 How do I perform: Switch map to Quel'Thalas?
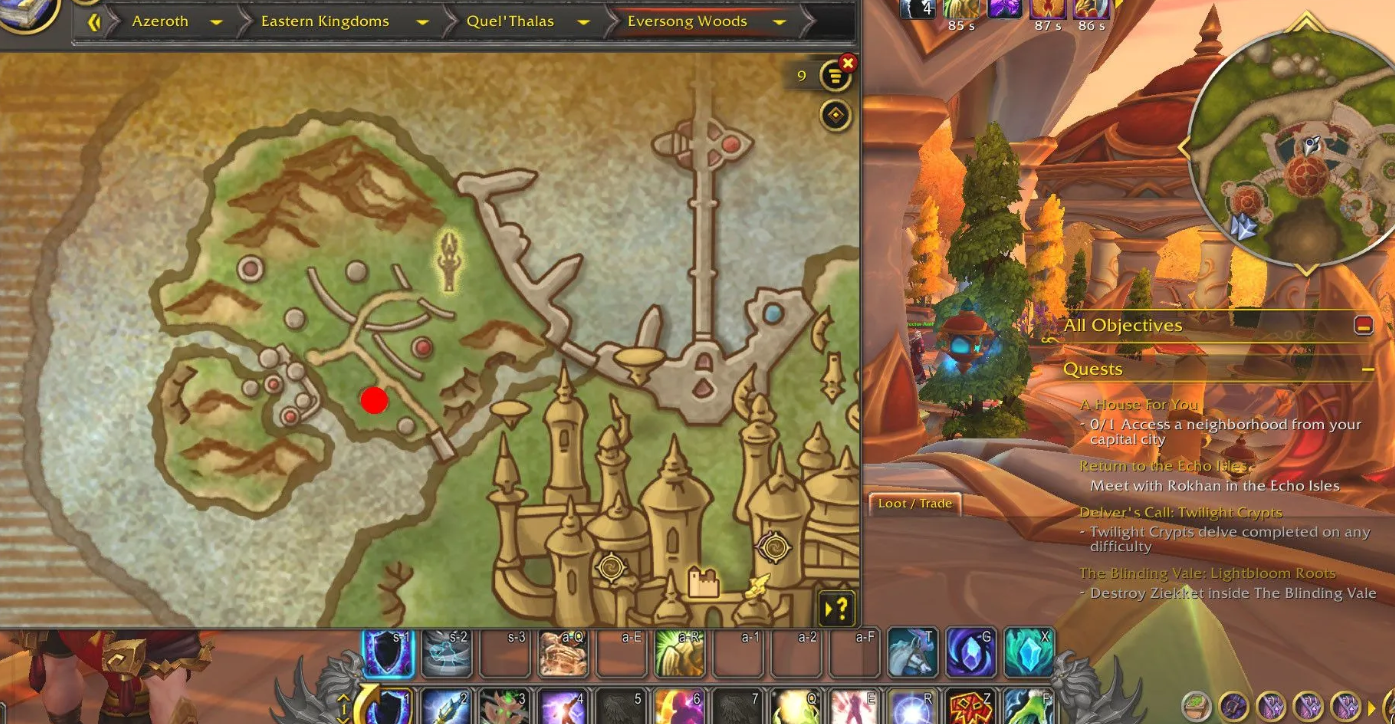tap(510, 21)
